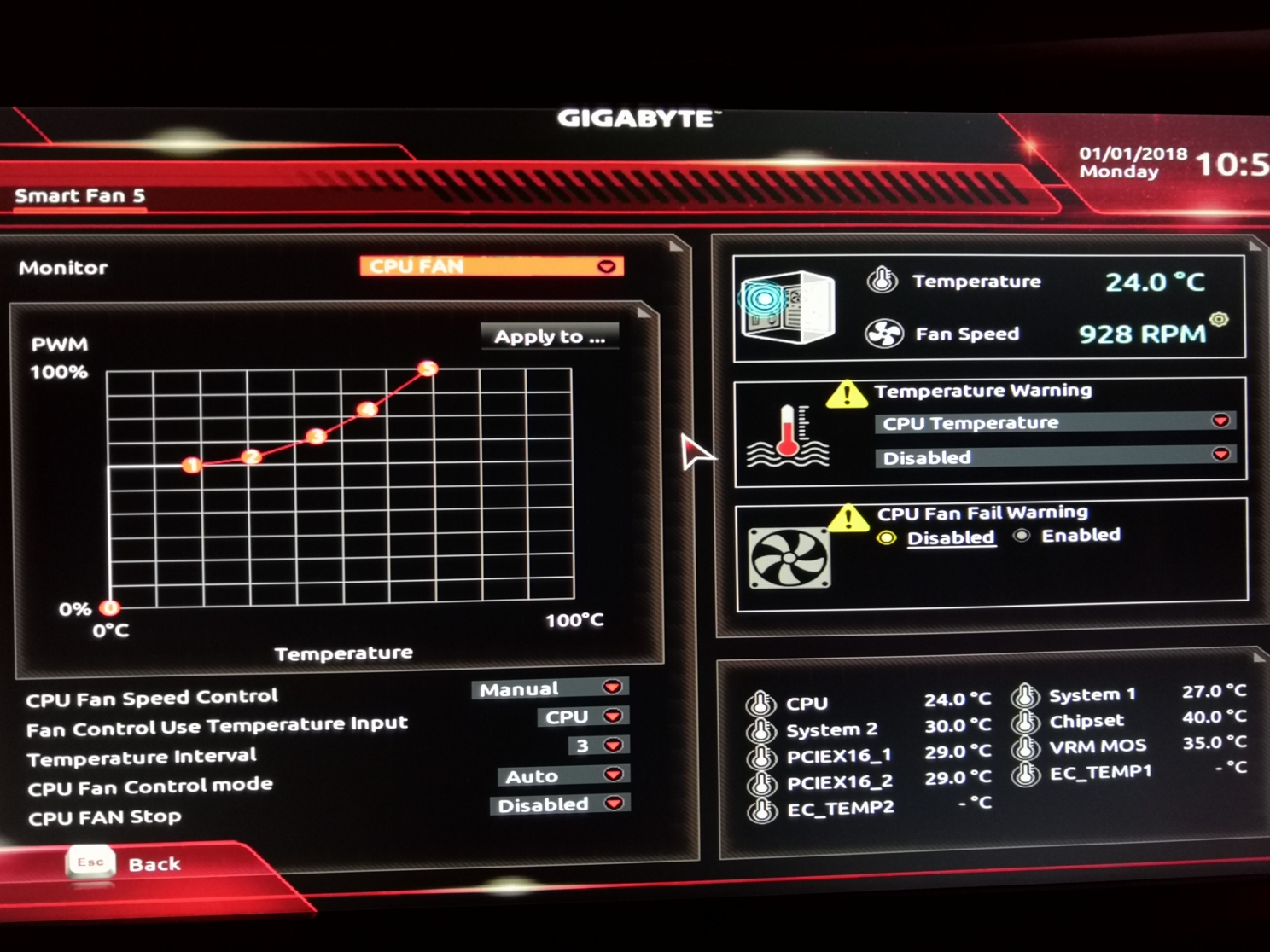The image size is (1270, 952).
Task: Select fan curve point 3
Action: pos(316,437)
